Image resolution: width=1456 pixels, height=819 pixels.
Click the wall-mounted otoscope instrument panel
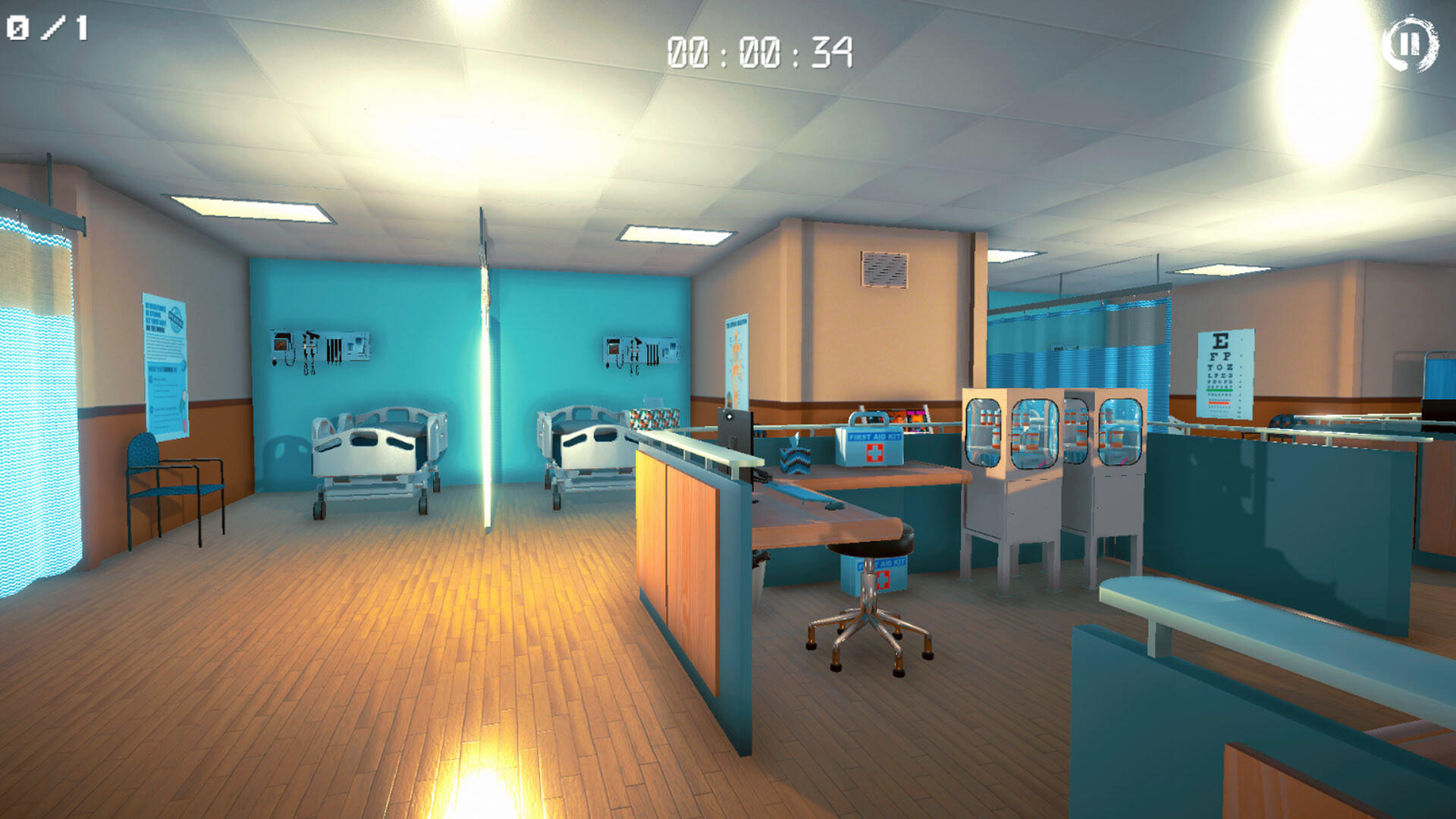tap(318, 350)
